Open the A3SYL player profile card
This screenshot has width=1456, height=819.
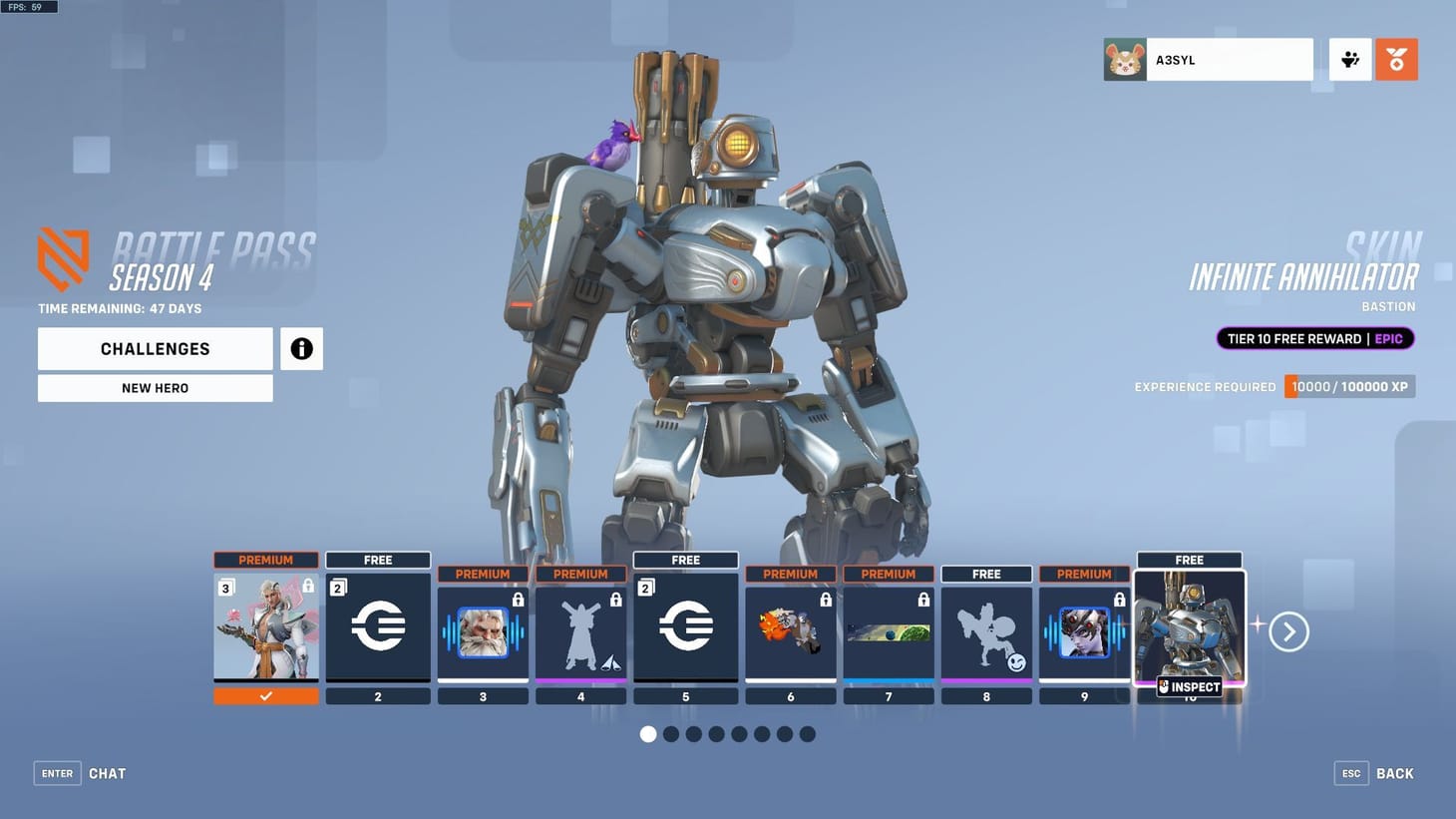coord(1208,59)
